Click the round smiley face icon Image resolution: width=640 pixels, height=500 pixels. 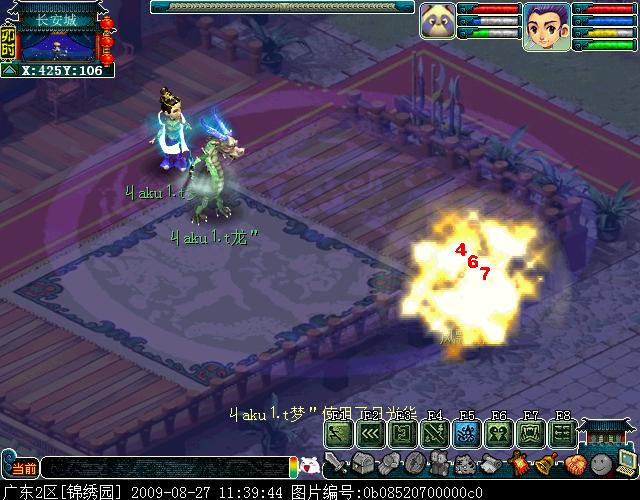[x=600, y=464]
